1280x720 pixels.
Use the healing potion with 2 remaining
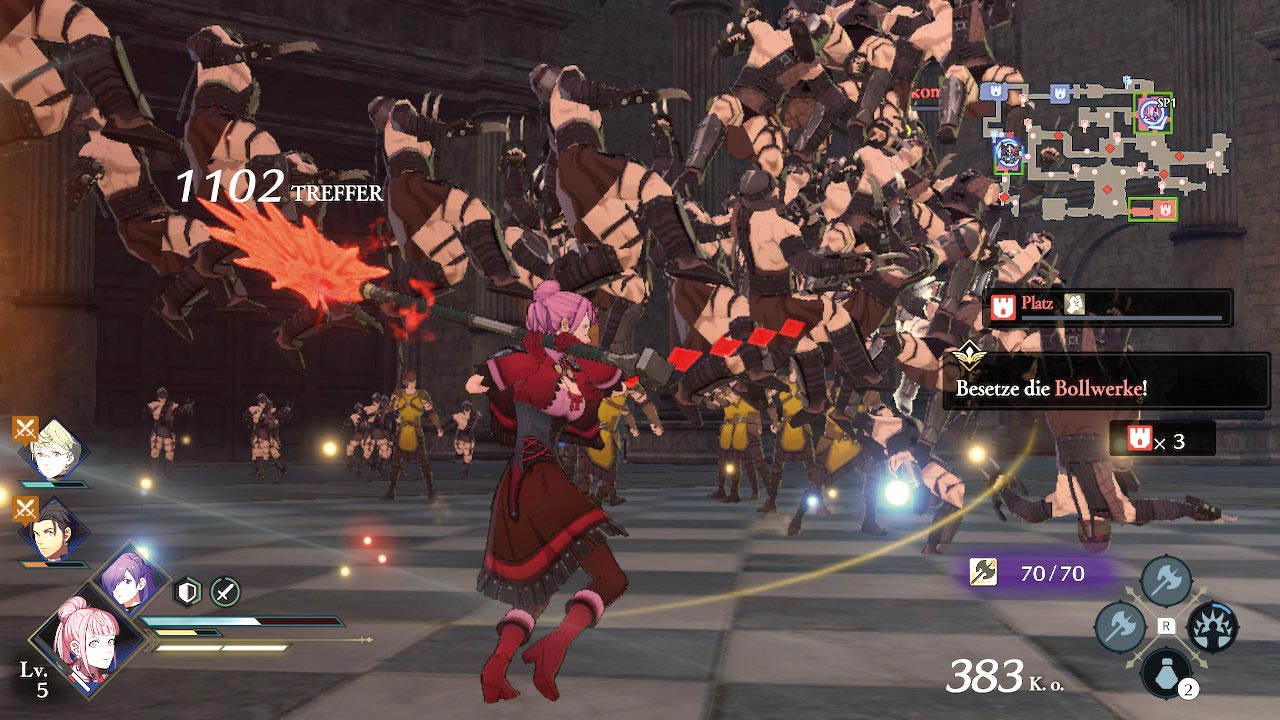click(1166, 673)
